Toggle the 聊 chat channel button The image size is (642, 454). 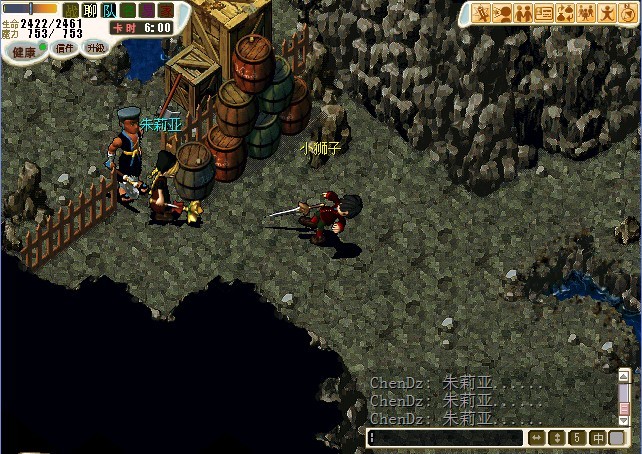(x=90, y=10)
